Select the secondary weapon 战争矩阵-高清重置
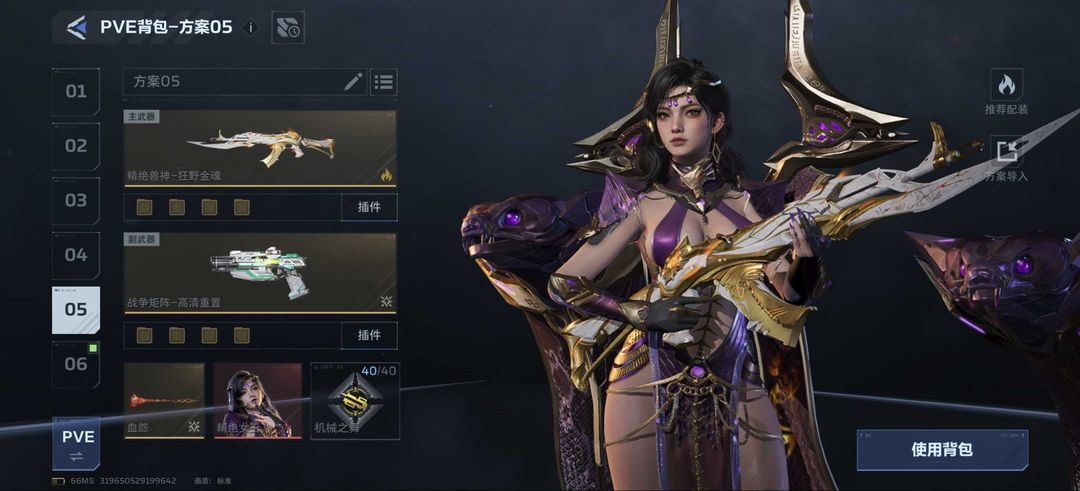The image size is (1080, 491). pos(260,273)
